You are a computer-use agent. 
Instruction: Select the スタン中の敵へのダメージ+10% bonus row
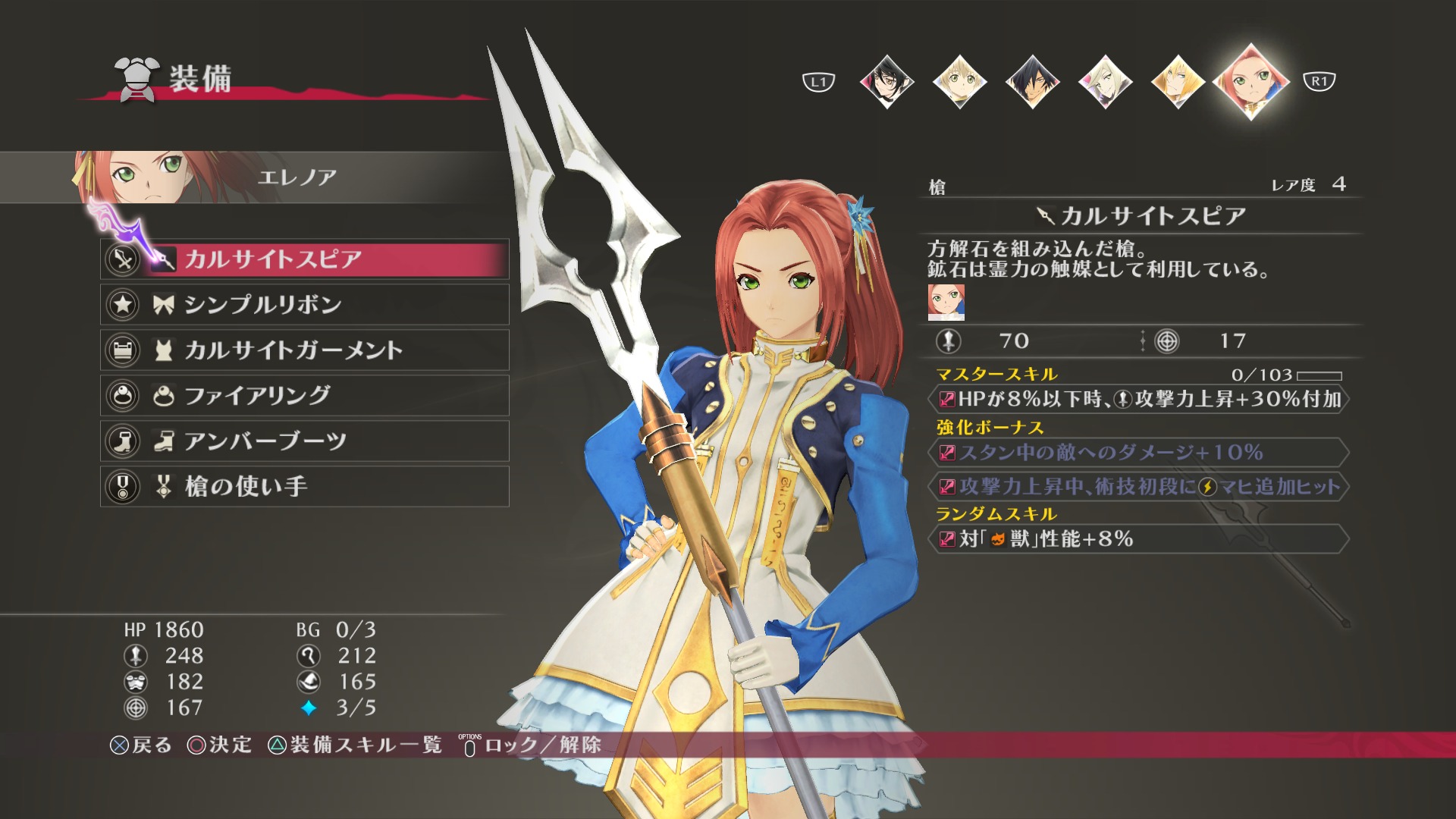[x=1139, y=453]
